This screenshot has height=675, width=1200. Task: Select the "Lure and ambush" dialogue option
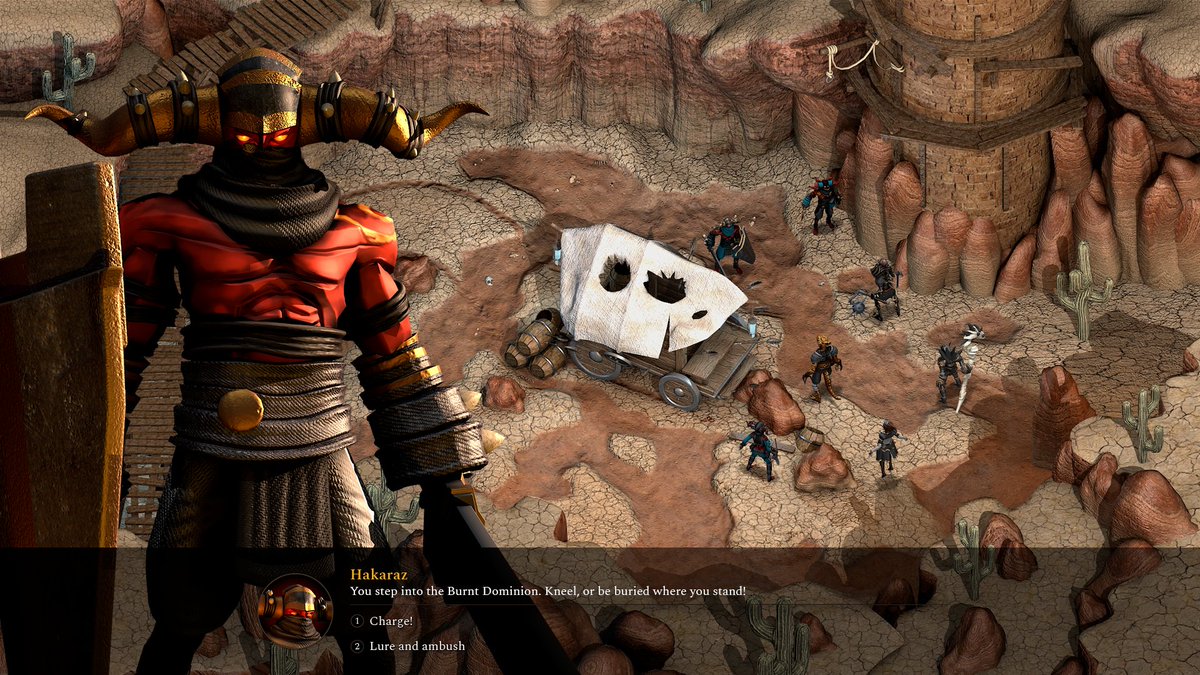pos(416,647)
